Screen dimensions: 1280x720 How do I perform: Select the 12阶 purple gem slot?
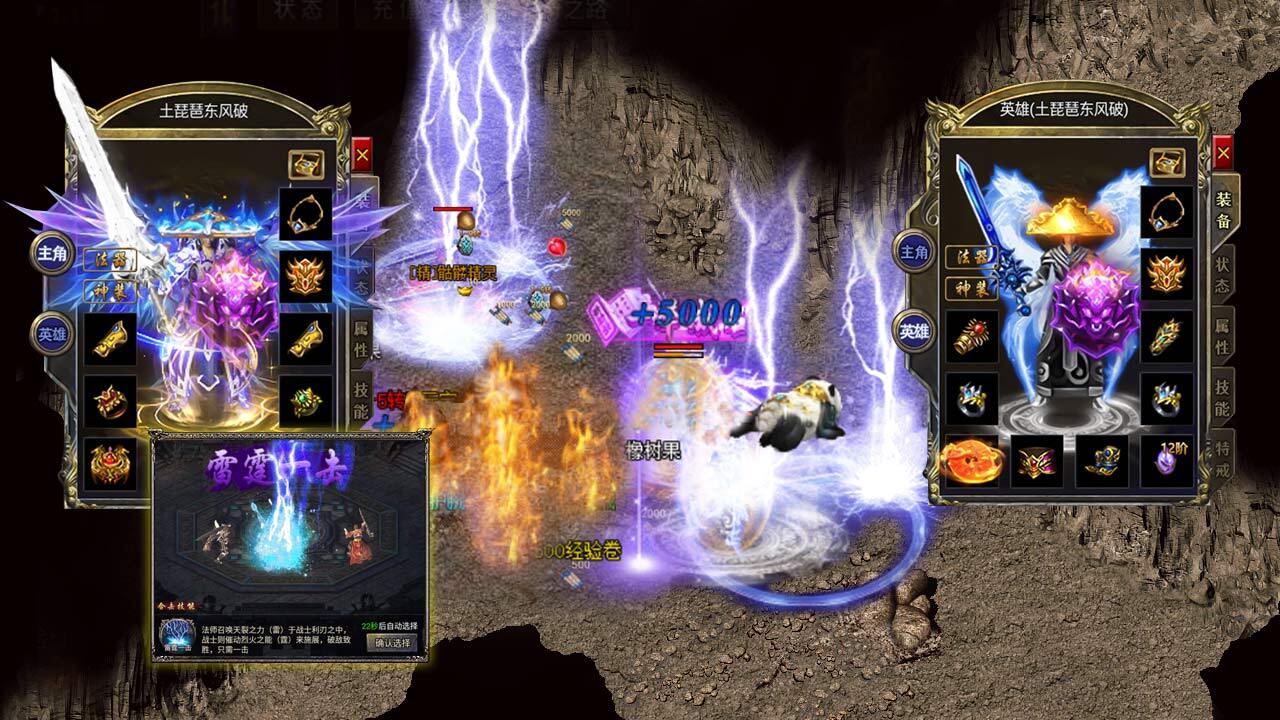(x=1166, y=461)
